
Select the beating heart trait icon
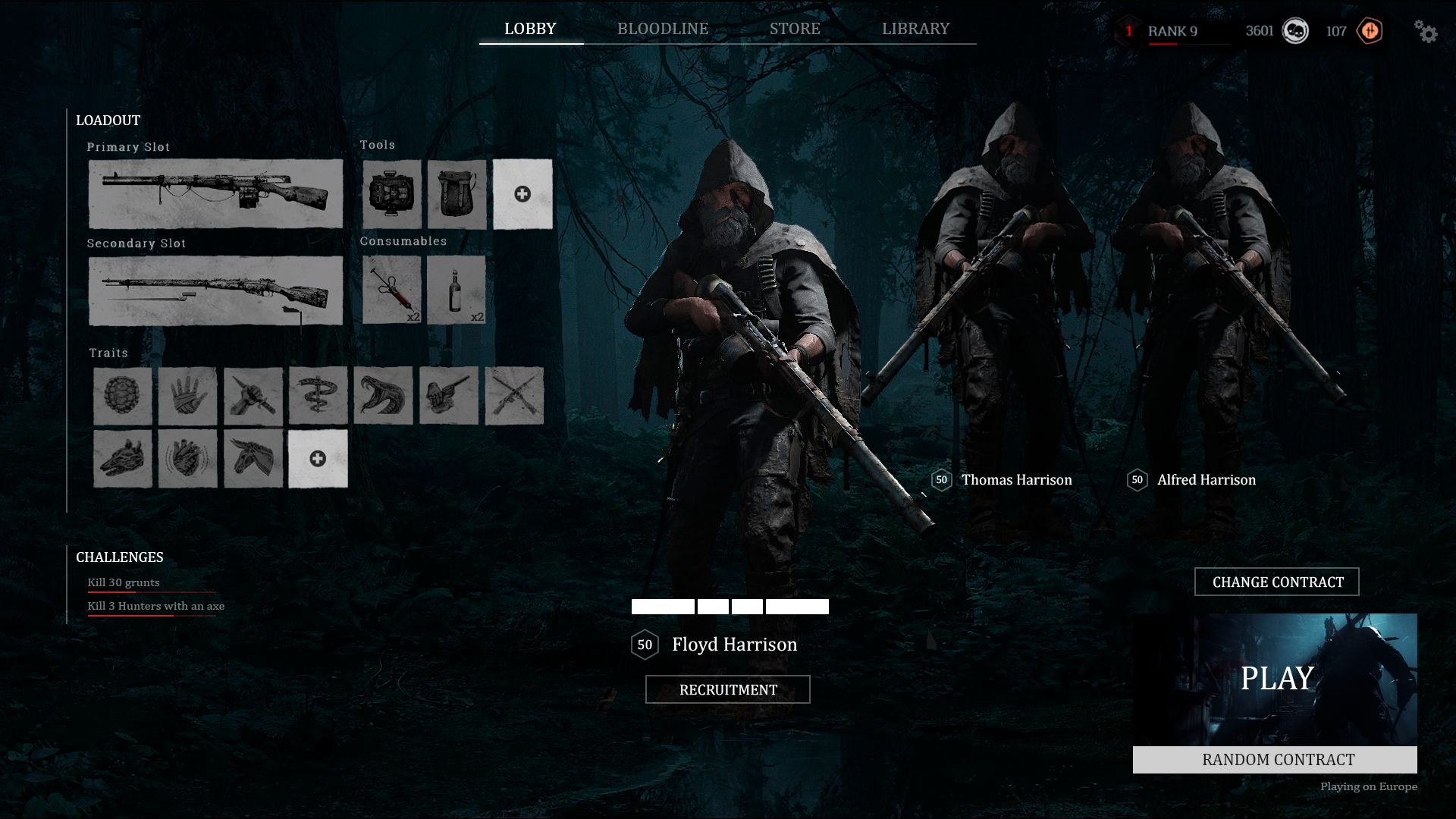coord(189,459)
